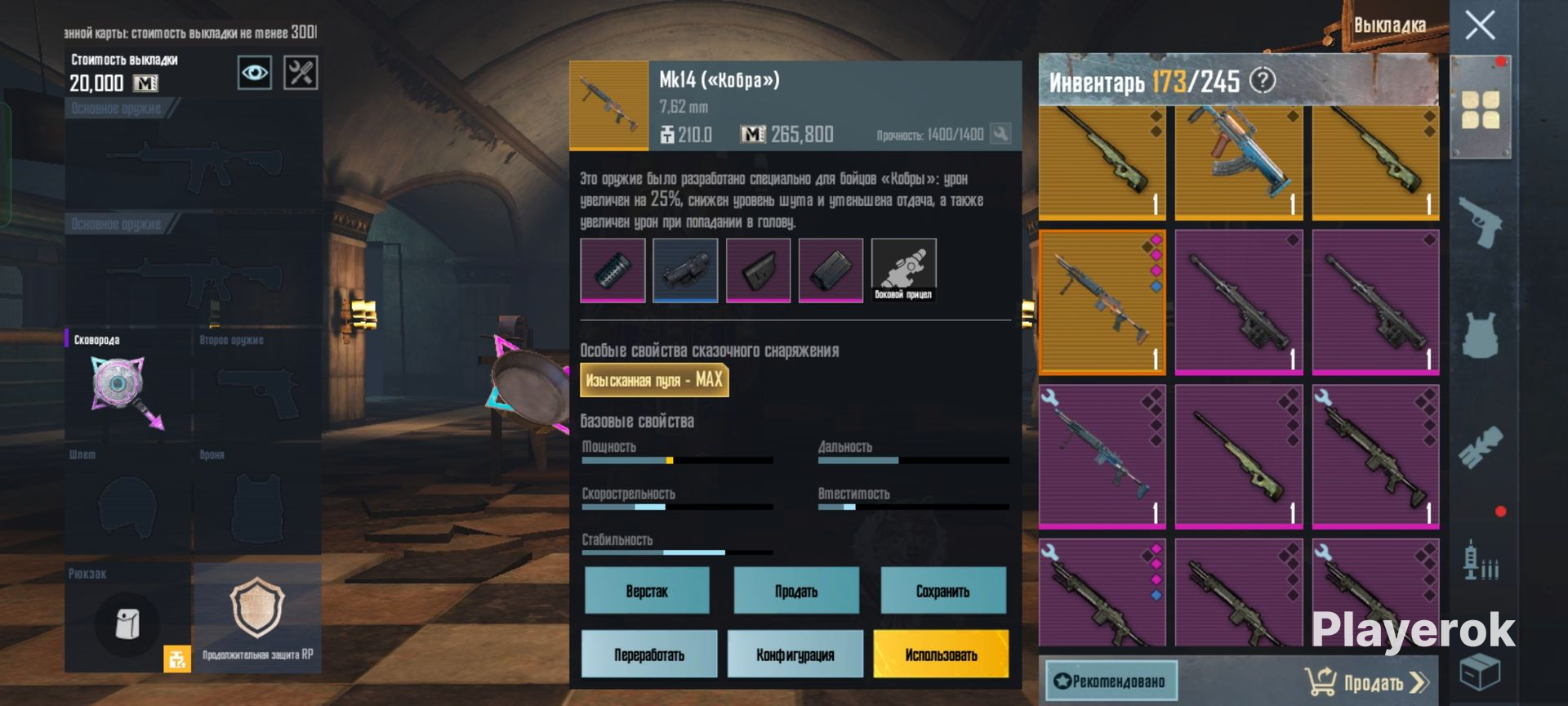Open the Рекомендовано filter

(1111, 681)
